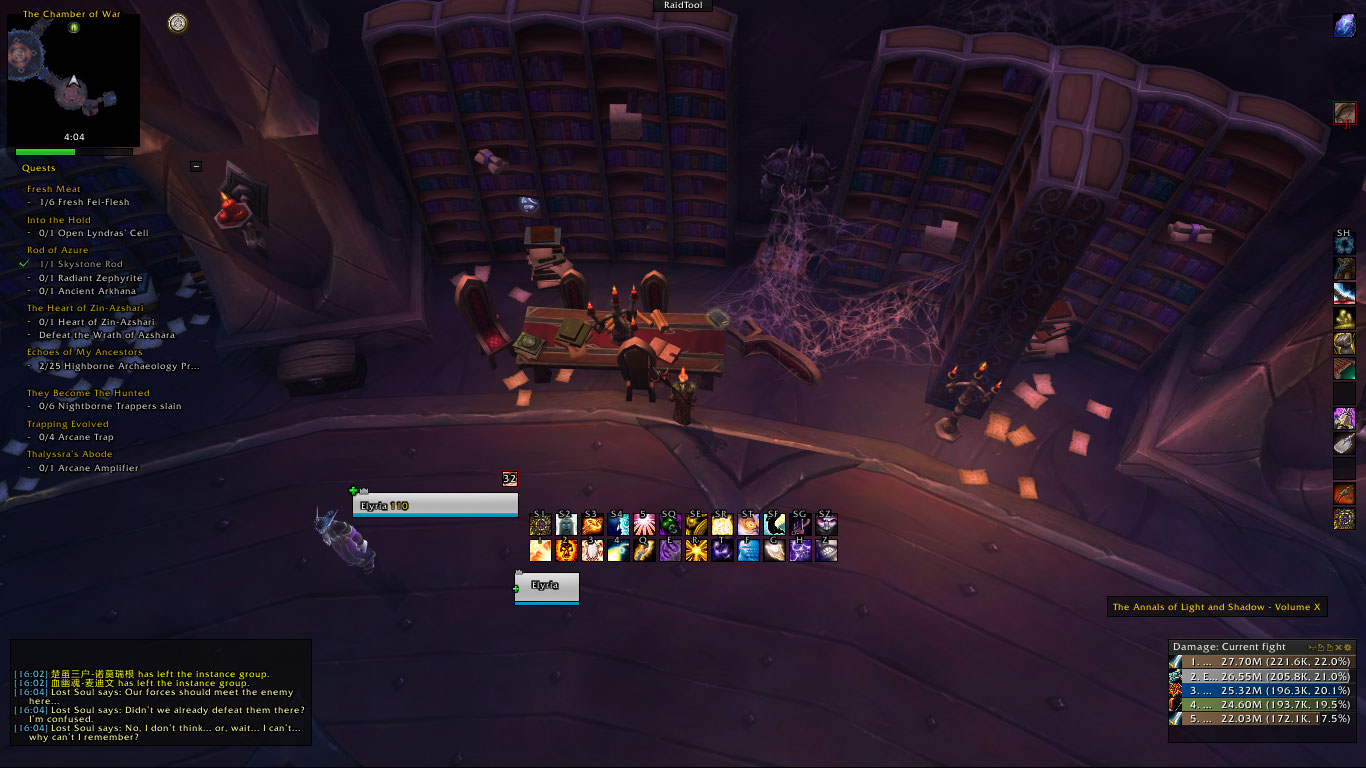Activate the pale face ability on S2
This screenshot has height=768, width=1366.
coord(566,524)
